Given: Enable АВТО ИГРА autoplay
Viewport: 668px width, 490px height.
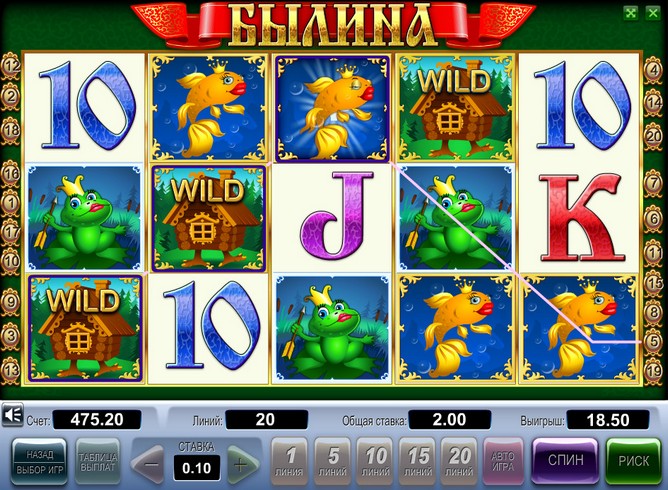Looking at the screenshot, I should click(502, 461).
